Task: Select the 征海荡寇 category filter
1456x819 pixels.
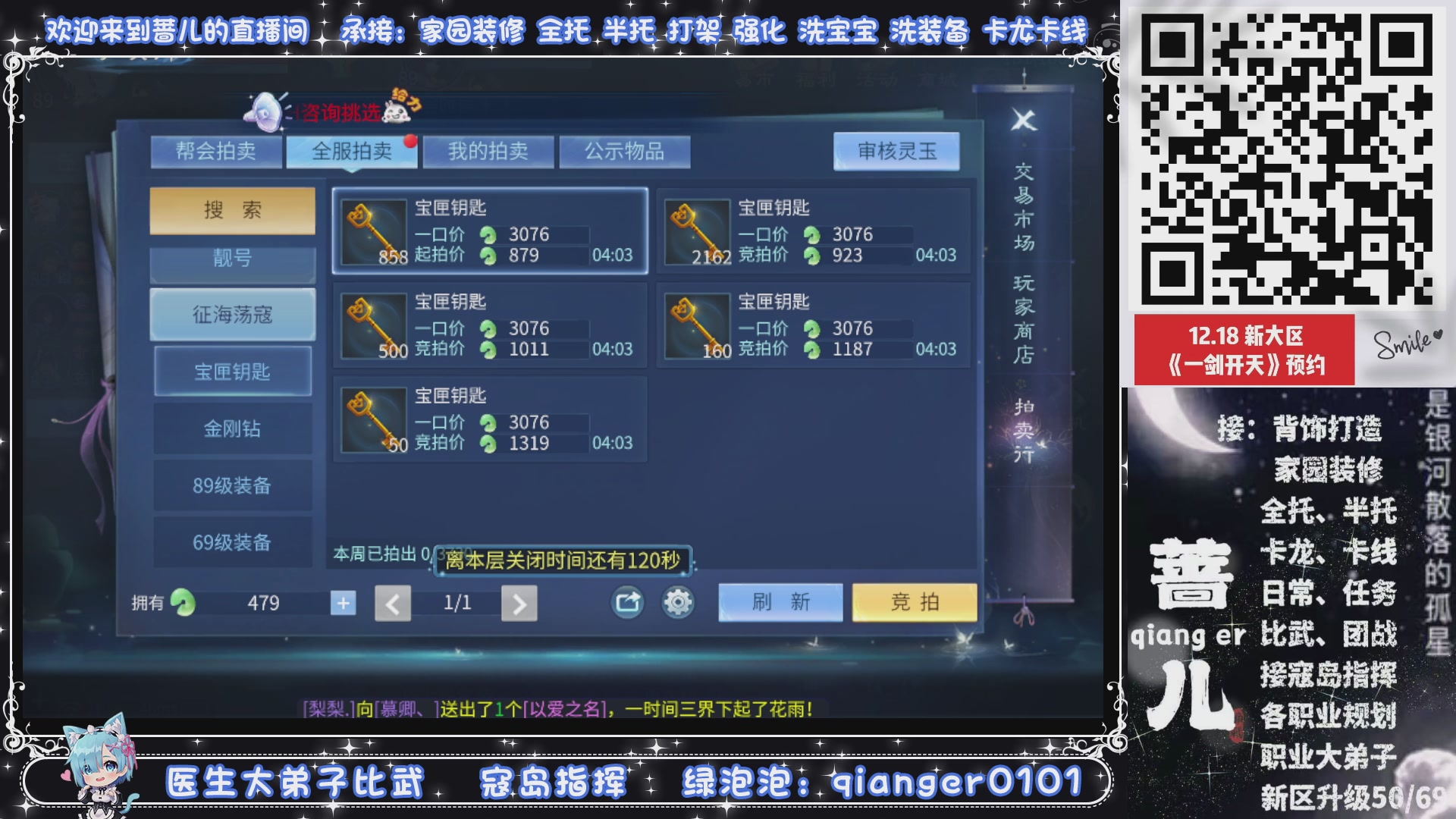Action: point(232,314)
